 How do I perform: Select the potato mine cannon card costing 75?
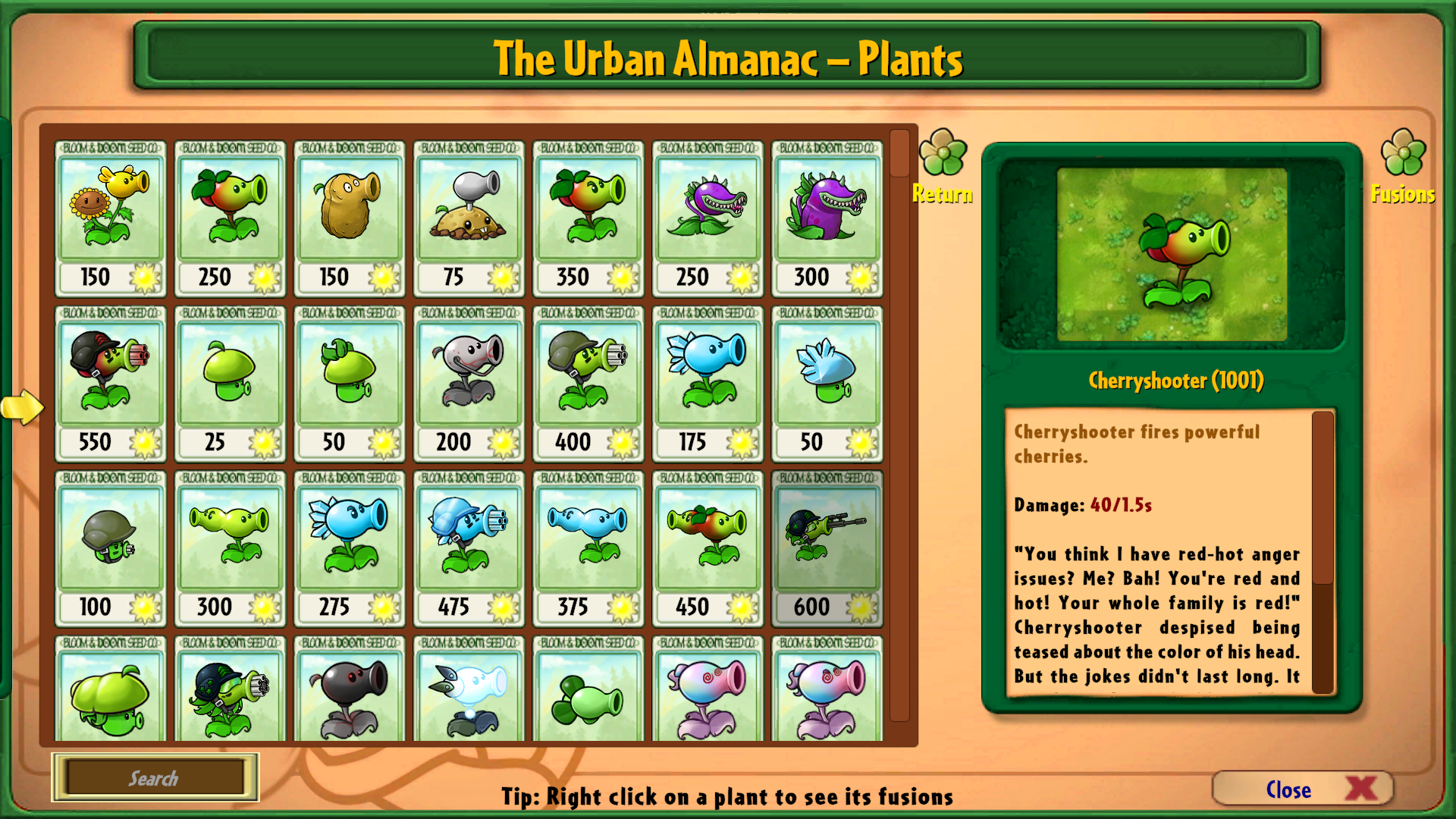click(469, 218)
